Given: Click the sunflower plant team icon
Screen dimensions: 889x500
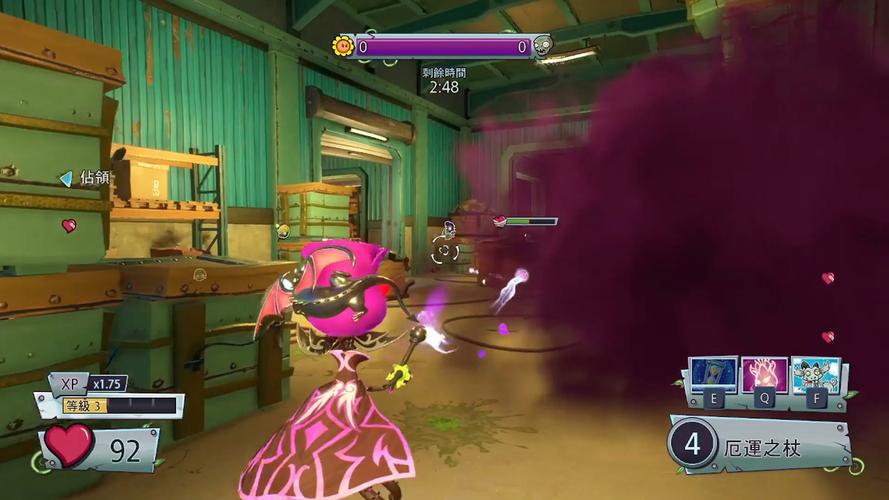Looking at the screenshot, I should [x=343, y=46].
